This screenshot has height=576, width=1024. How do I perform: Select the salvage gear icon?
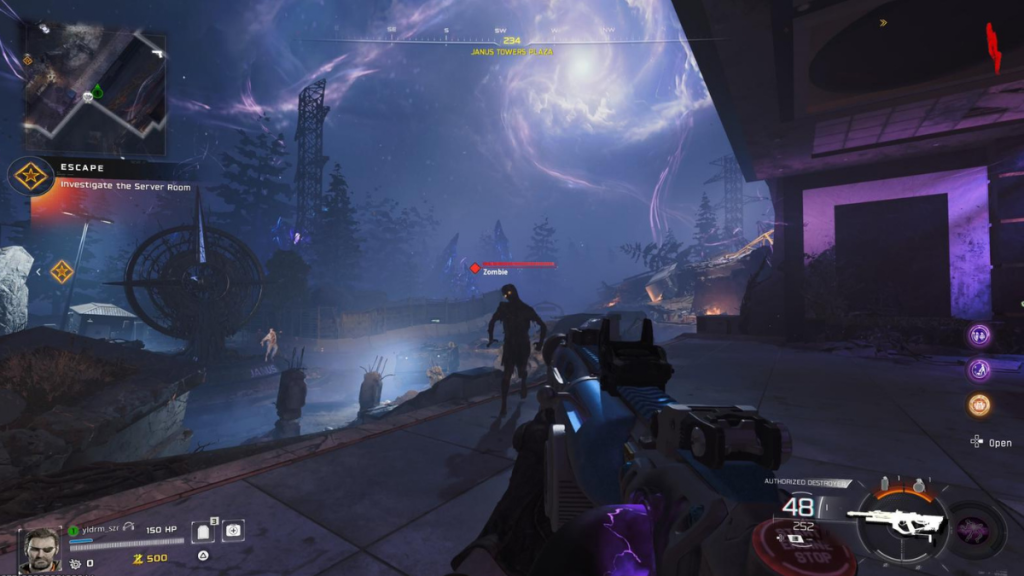[75, 564]
